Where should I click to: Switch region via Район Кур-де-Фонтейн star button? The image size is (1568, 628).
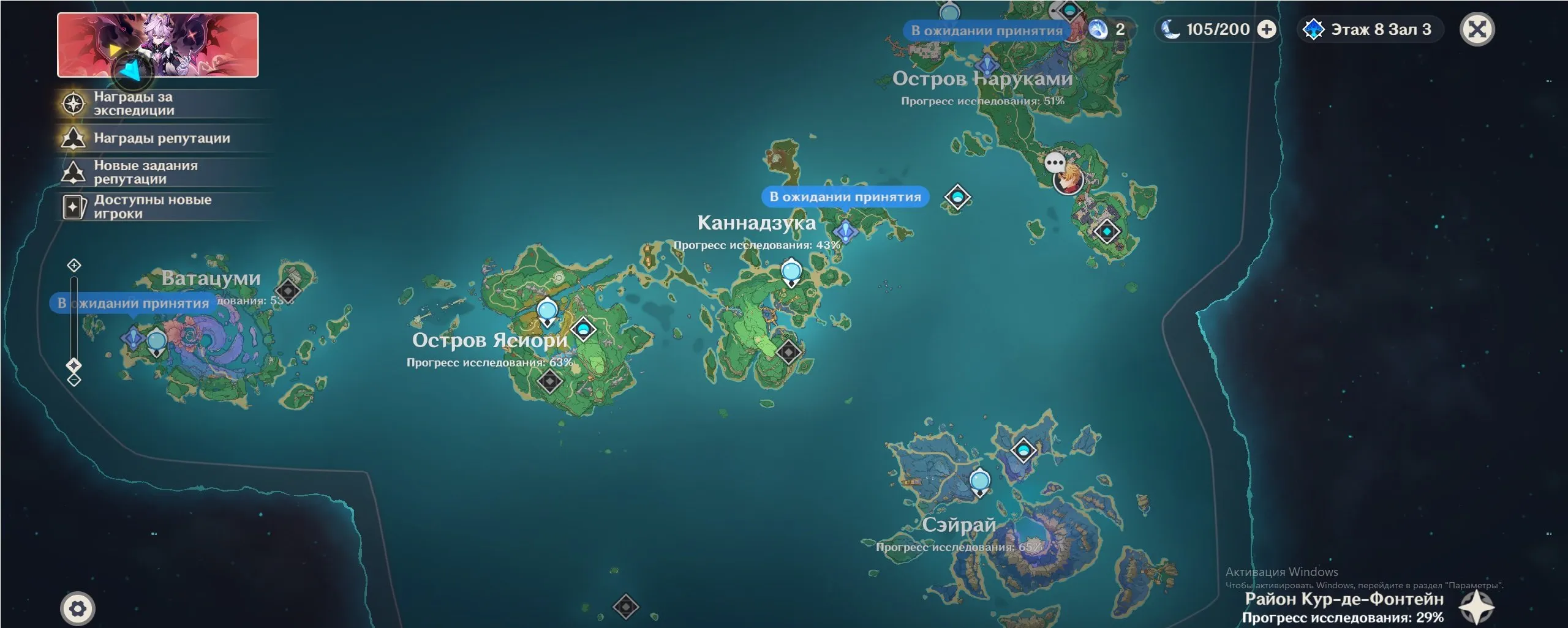click(x=1476, y=607)
